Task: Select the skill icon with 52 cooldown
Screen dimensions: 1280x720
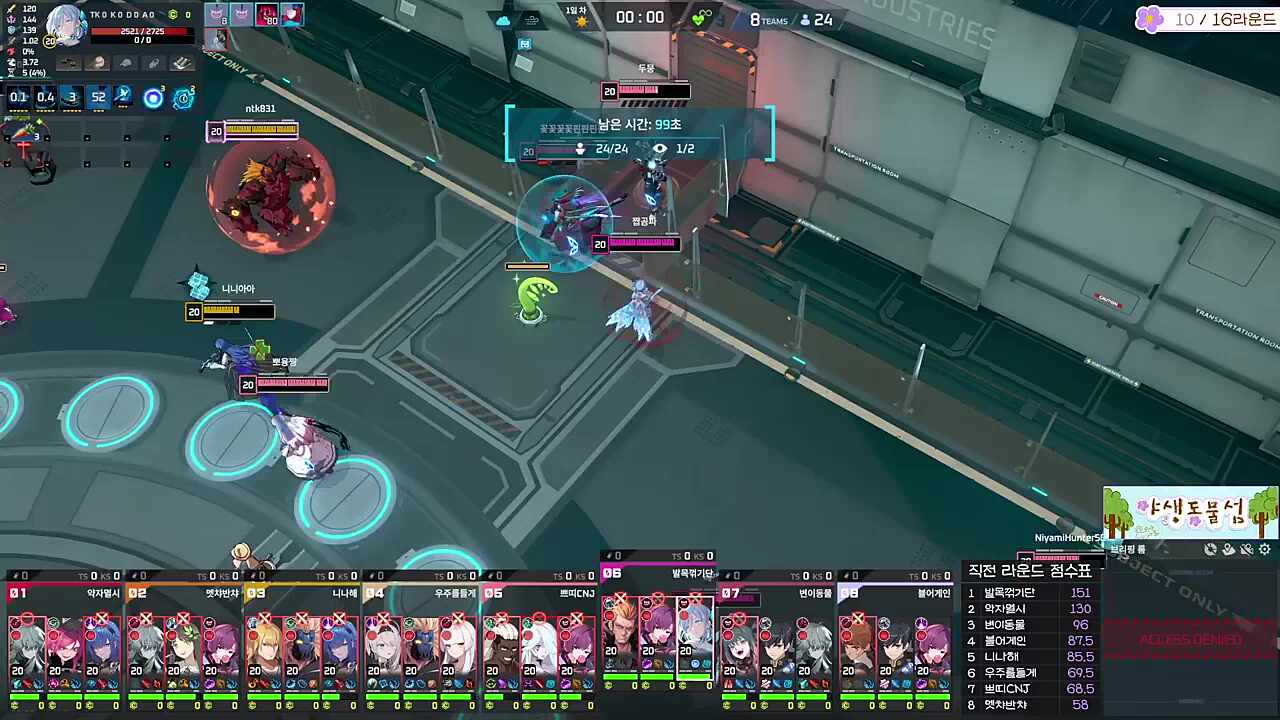Action: click(x=98, y=97)
